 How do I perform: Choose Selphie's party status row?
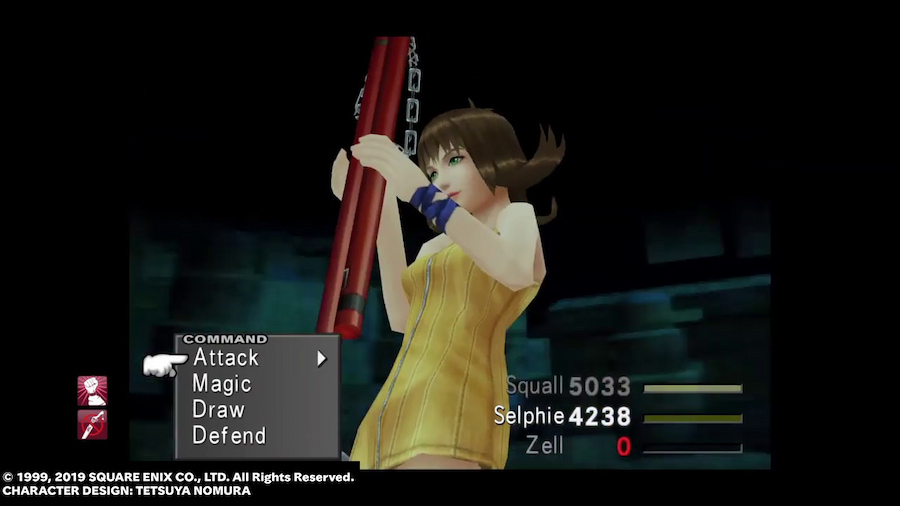[530, 416]
